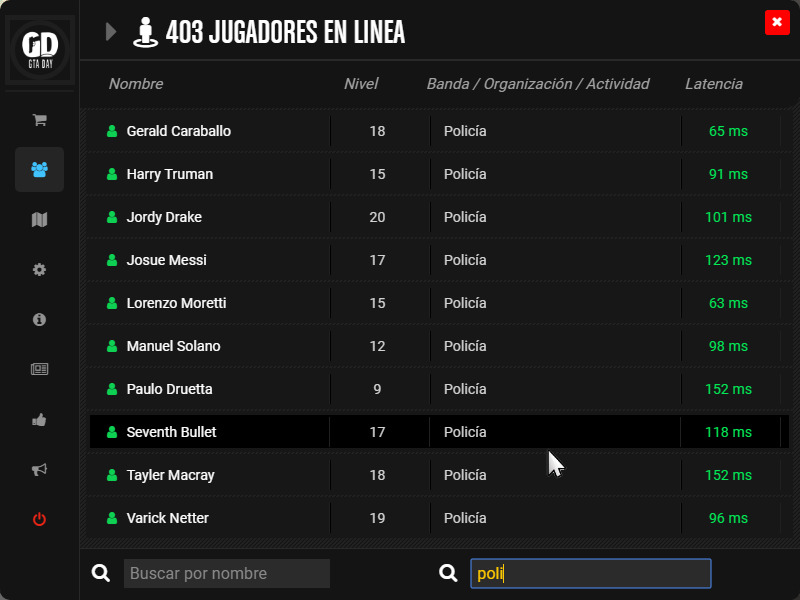Viewport: 800px width, 600px height.
Task: Show the info circle section
Action: 40,320
